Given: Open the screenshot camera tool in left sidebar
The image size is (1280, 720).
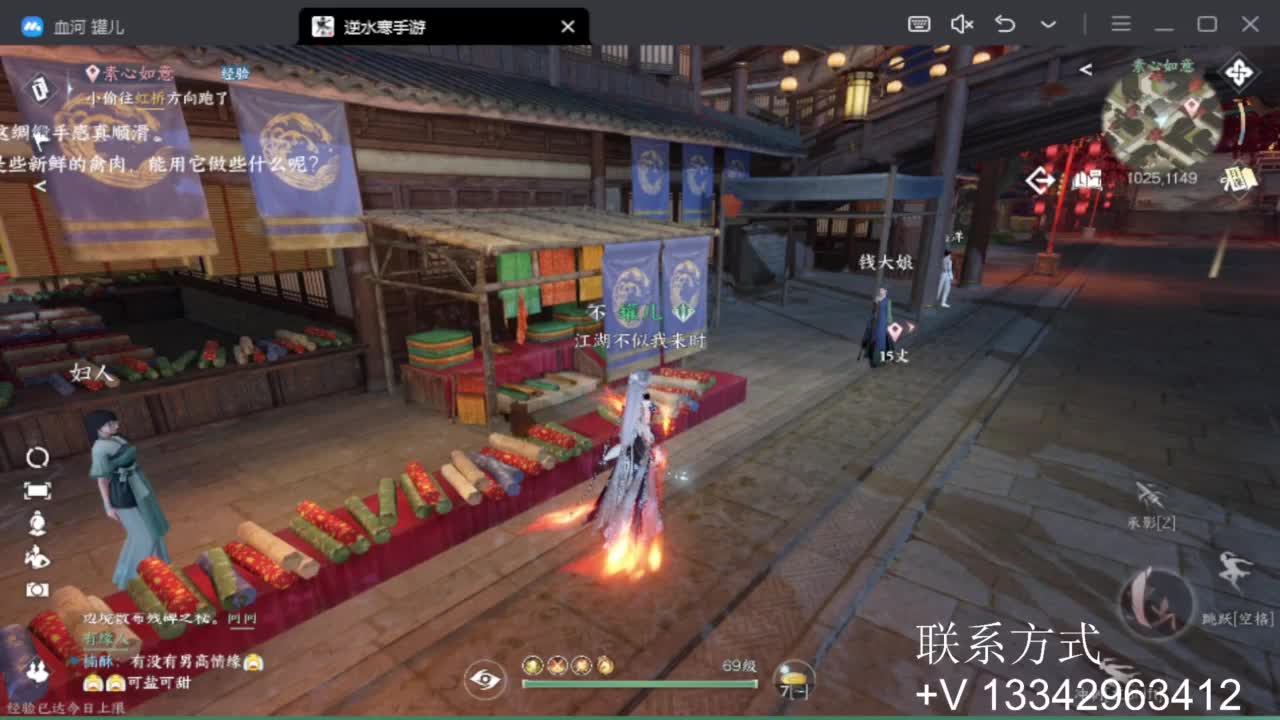Looking at the screenshot, I should [36, 588].
